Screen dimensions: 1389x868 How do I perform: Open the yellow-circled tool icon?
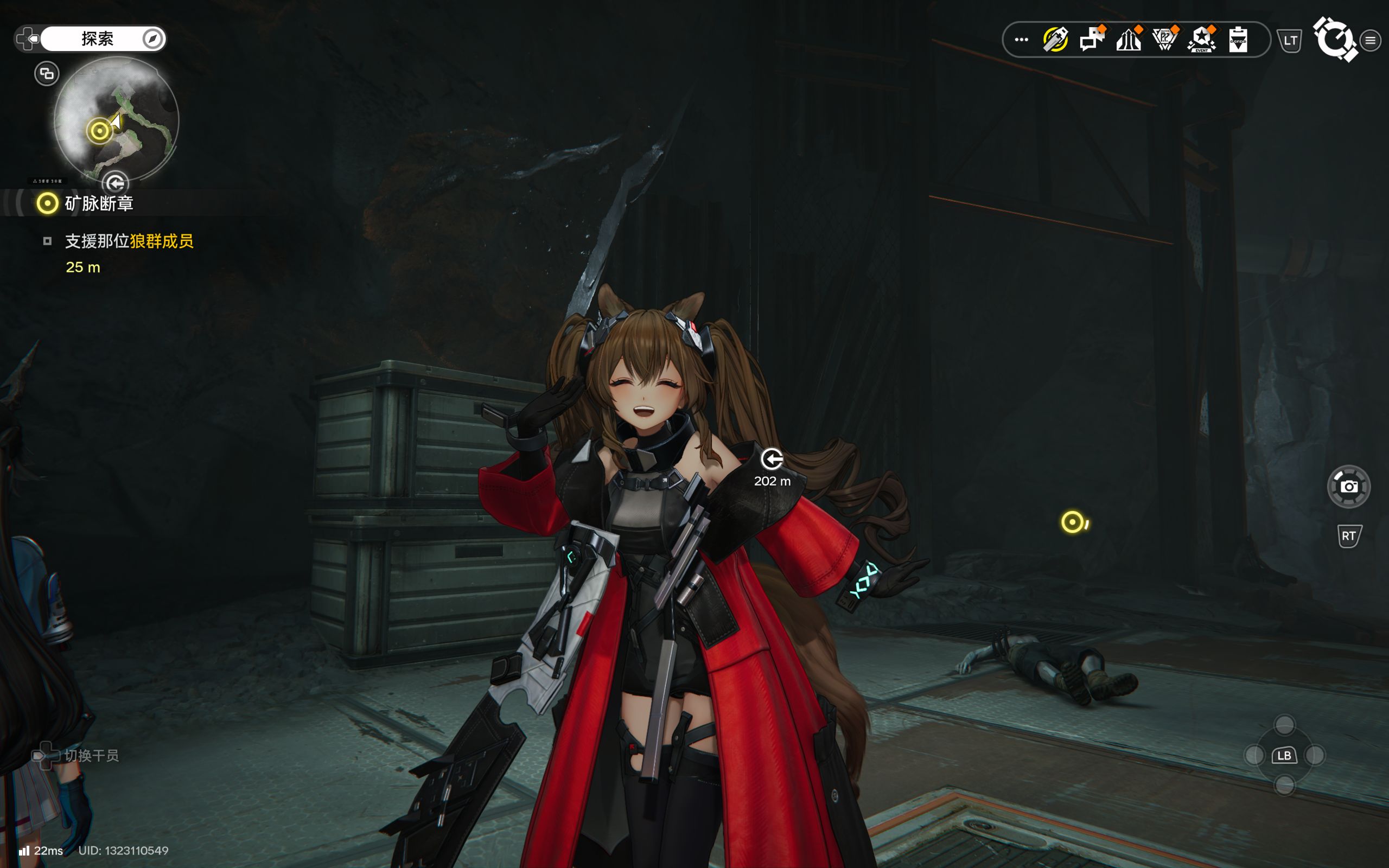(1055, 40)
